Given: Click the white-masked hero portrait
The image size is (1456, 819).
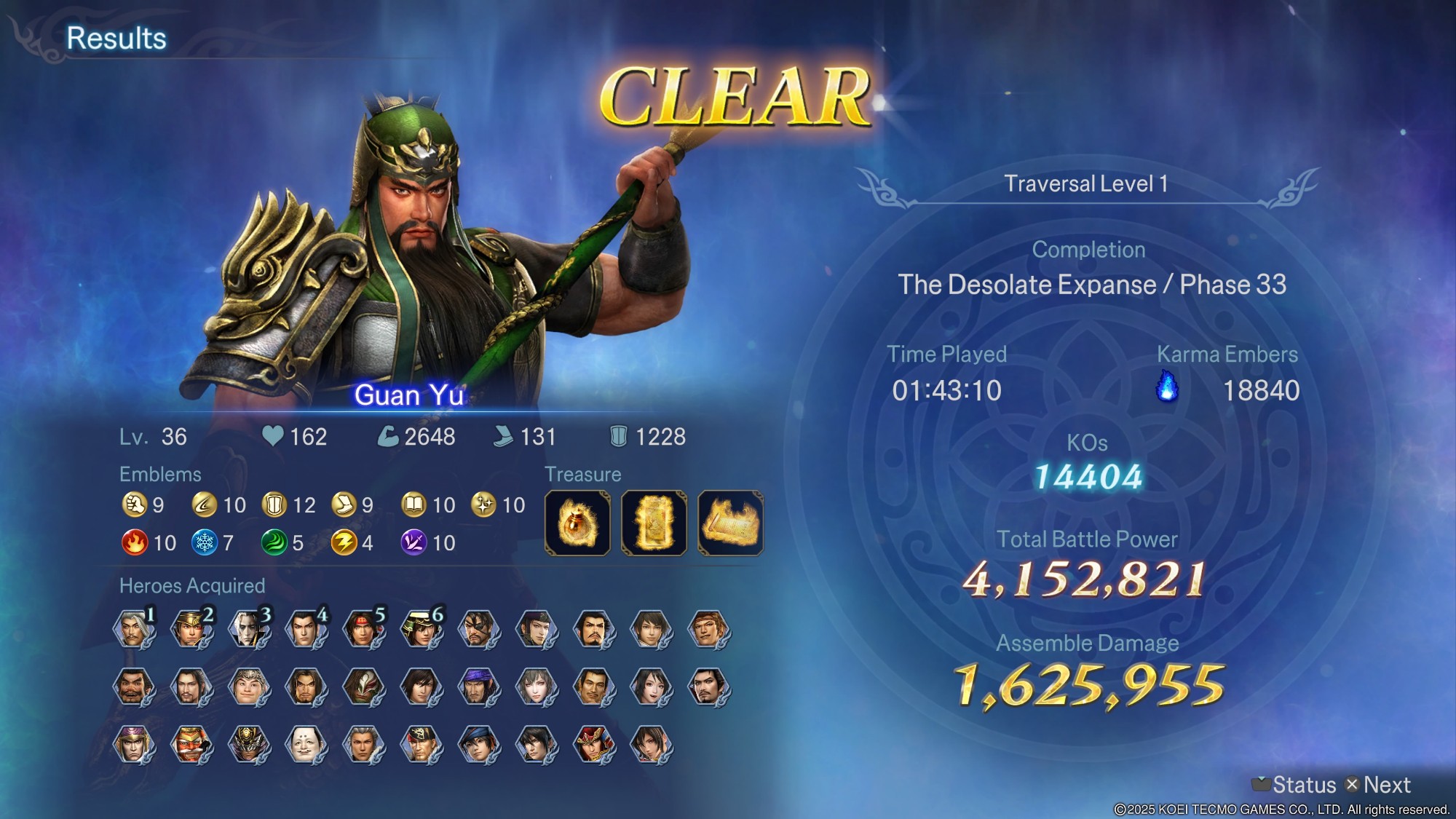Looking at the screenshot, I should pos(306,744).
